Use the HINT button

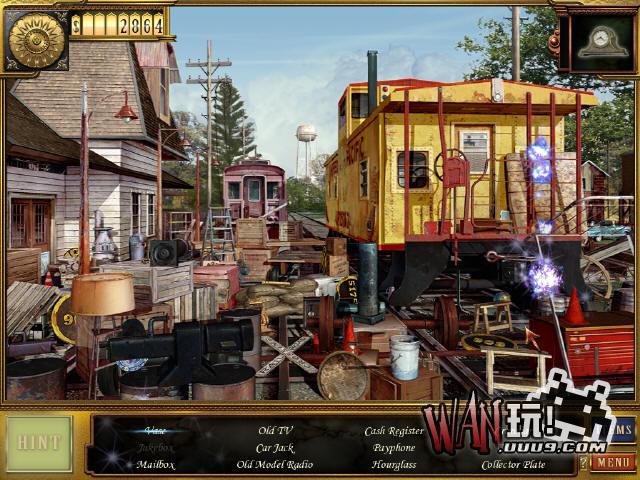(x=40, y=444)
